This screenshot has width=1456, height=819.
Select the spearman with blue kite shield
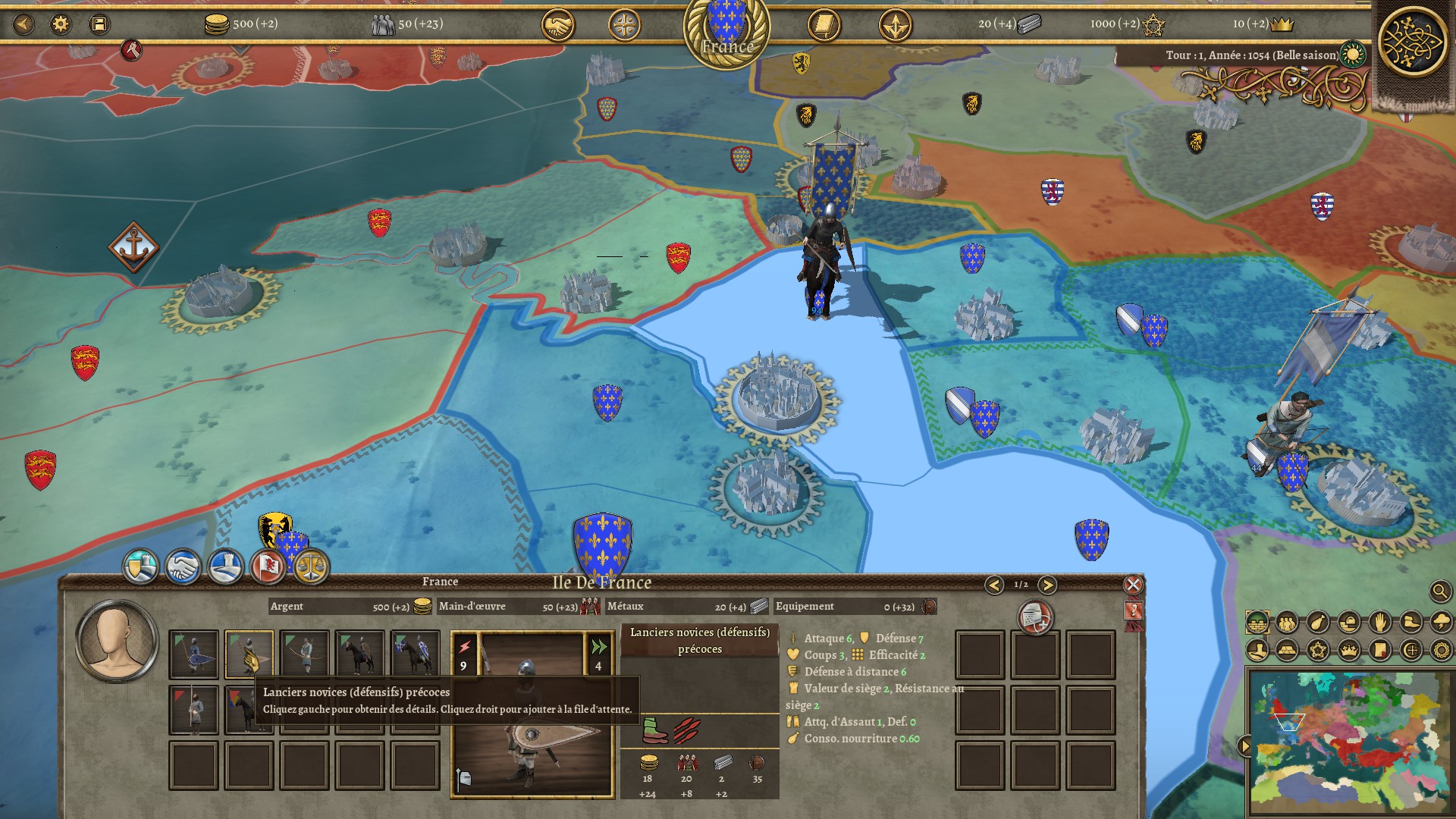(x=194, y=654)
